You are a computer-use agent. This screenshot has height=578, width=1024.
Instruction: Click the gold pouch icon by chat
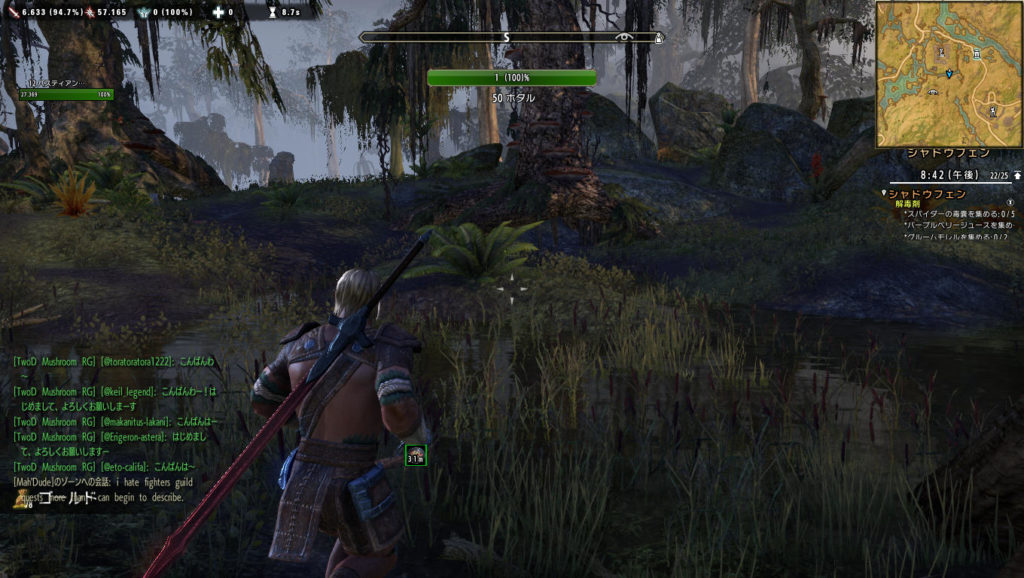[x=20, y=498]
